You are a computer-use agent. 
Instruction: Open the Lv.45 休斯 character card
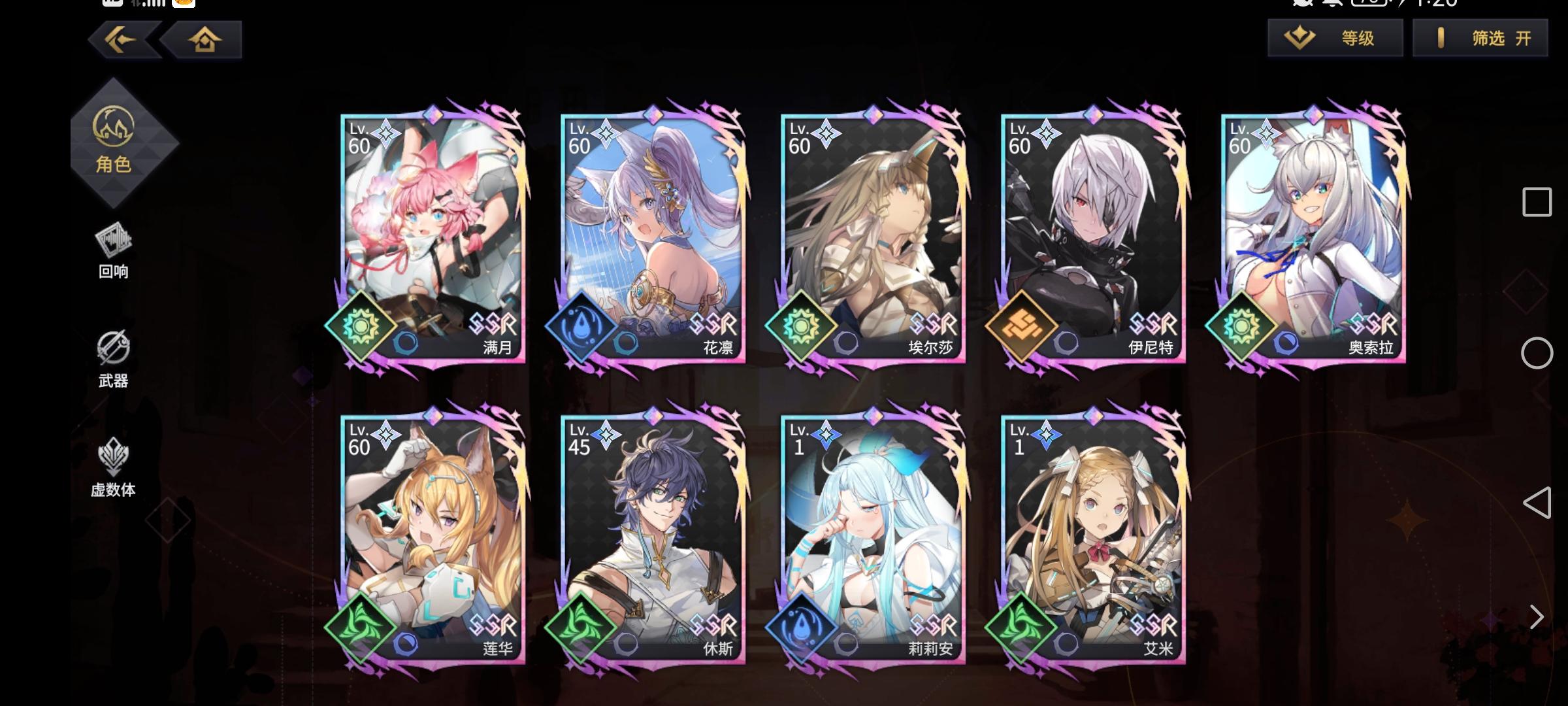pos(647,536)
